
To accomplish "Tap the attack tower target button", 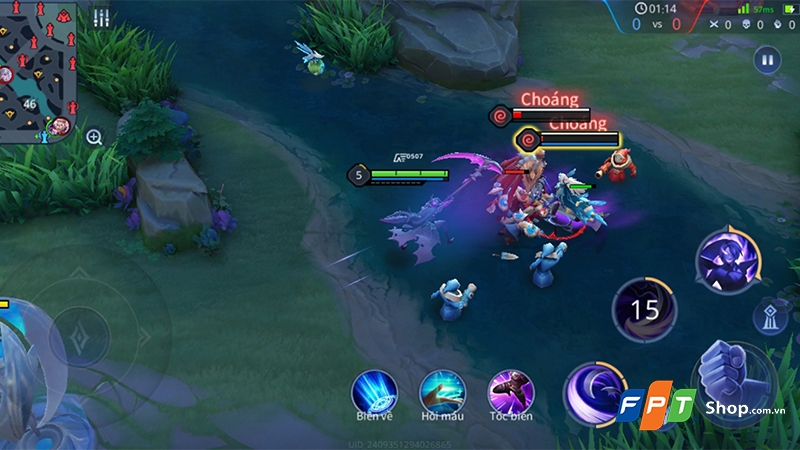I will point(772,316).
